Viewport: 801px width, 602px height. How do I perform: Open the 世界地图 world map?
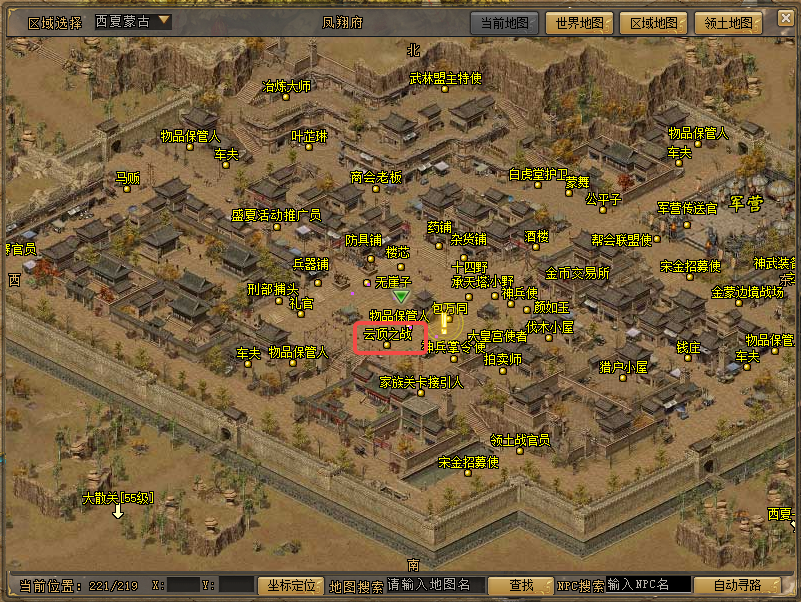pyautogui.click(x=579, y=23)
